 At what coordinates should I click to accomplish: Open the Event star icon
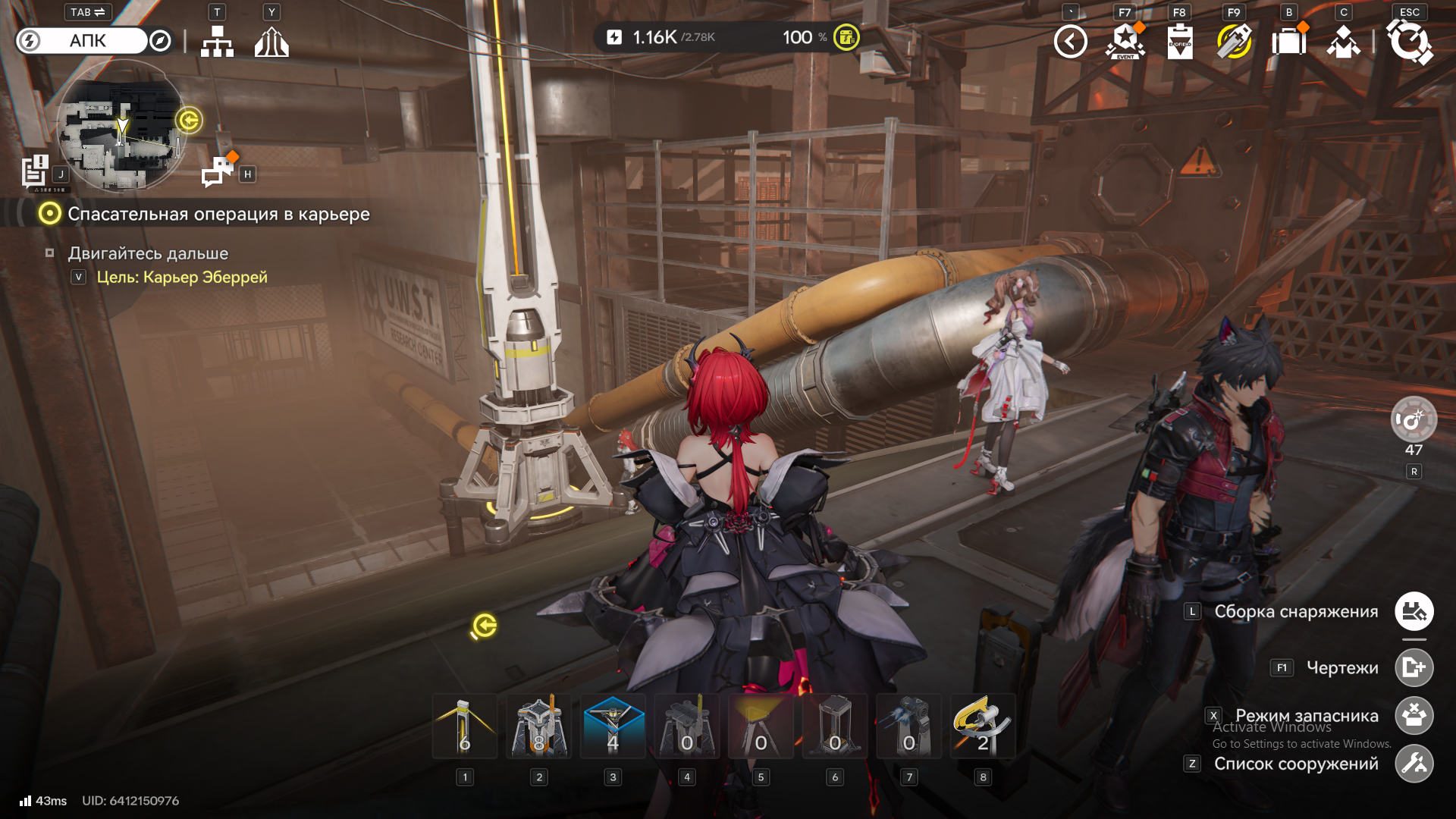(1125, 42)
